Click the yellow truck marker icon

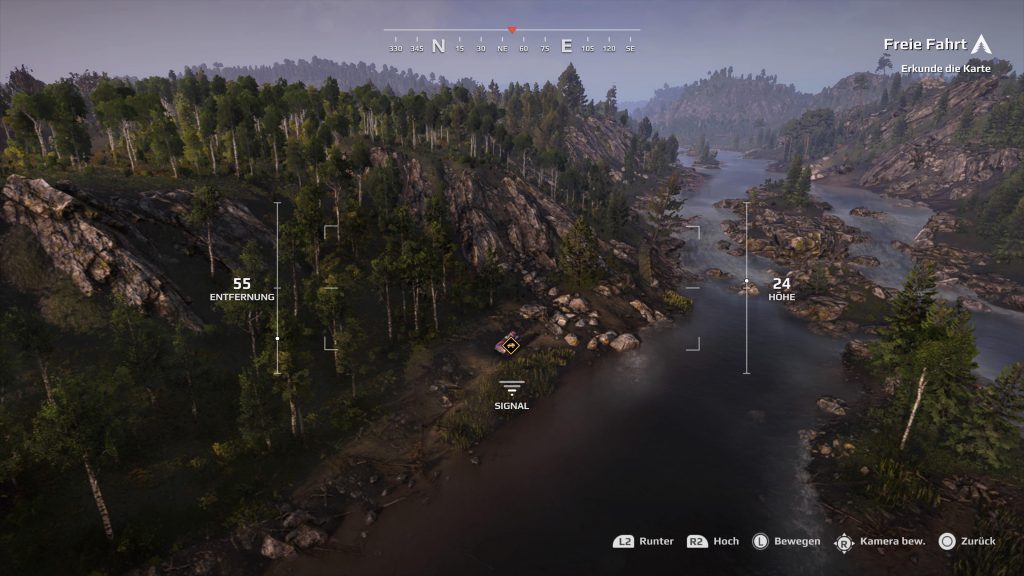click(510, 346)
